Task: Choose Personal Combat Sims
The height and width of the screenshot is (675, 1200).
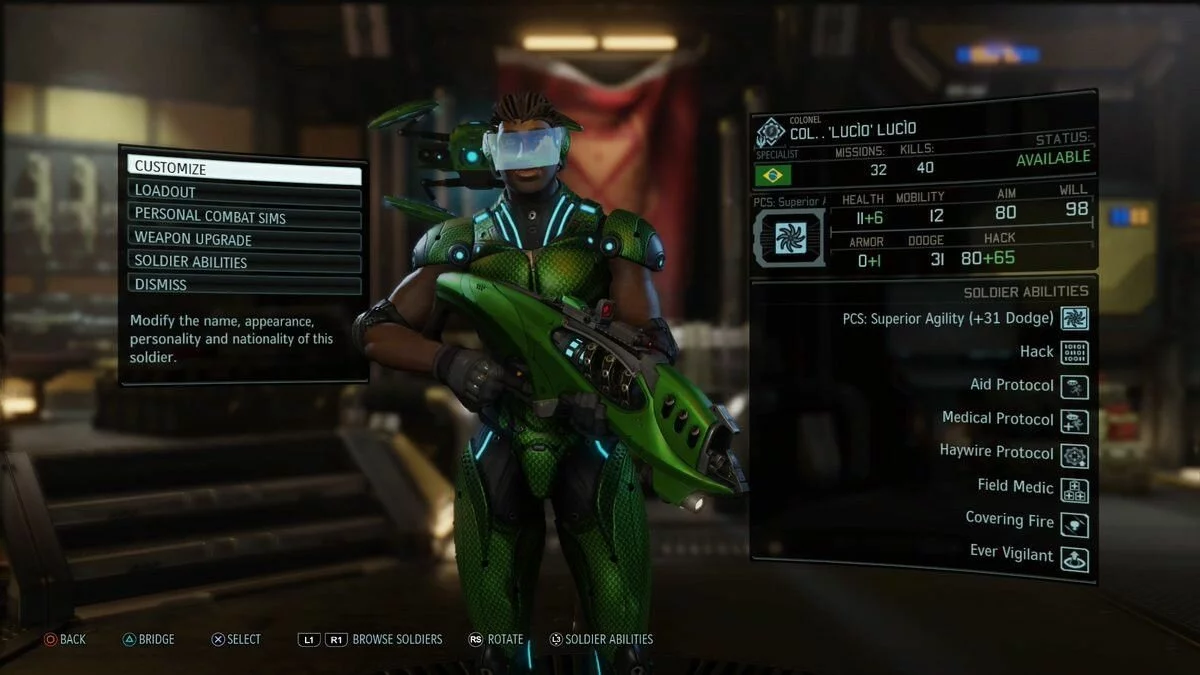Action: (x=244, y=215)
